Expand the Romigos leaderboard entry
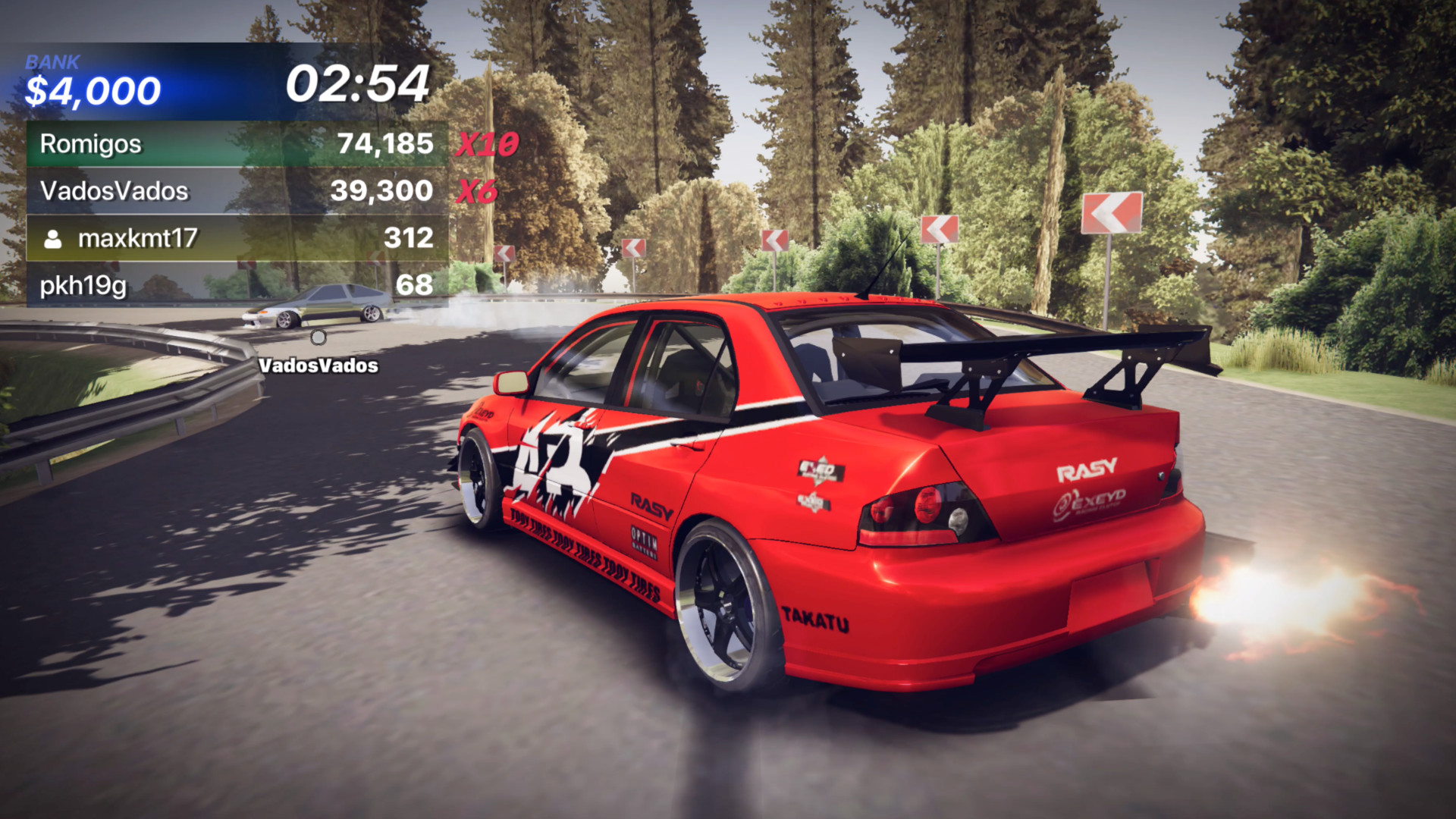 tap(227, 143)
